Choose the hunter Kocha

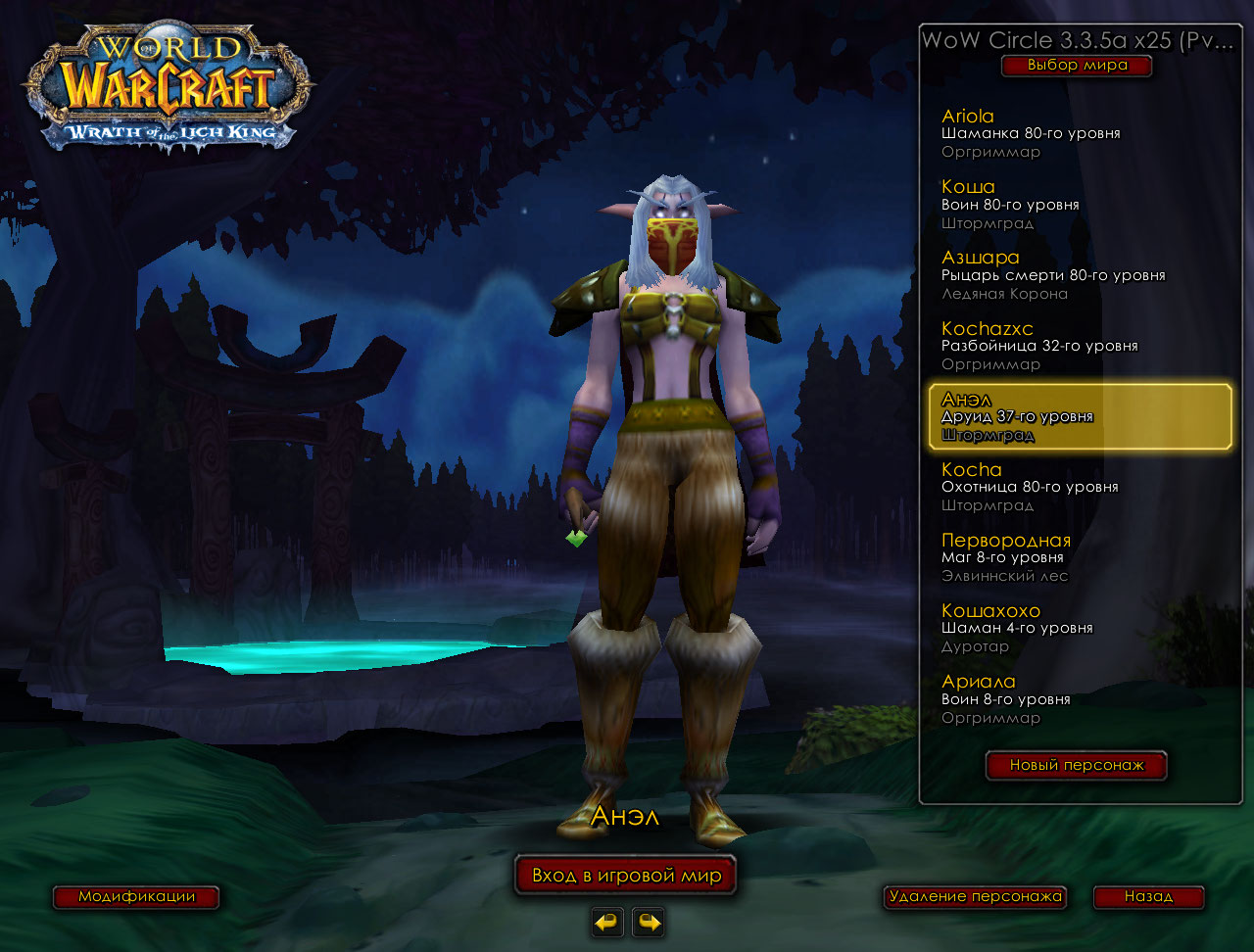tap(1078, 487)
